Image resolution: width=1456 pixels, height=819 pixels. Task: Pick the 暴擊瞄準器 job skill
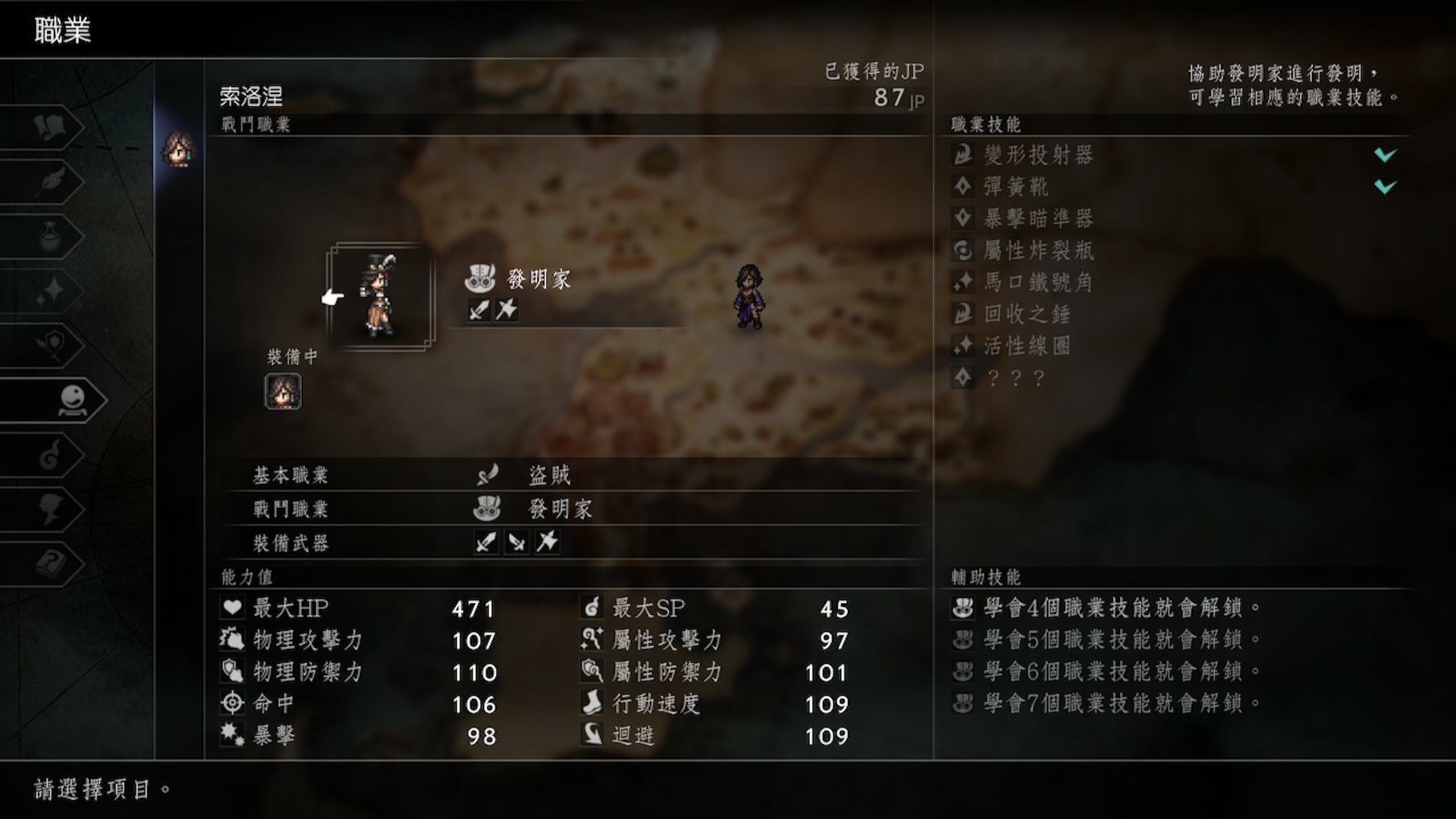(1039, 218)
